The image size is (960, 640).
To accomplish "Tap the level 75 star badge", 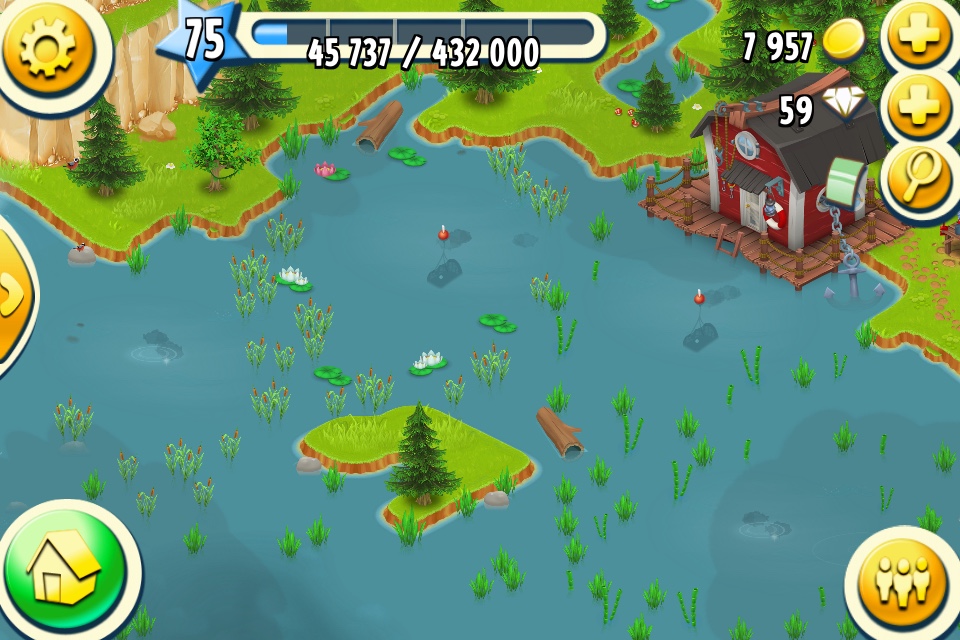I will click(x=203, y=42).
